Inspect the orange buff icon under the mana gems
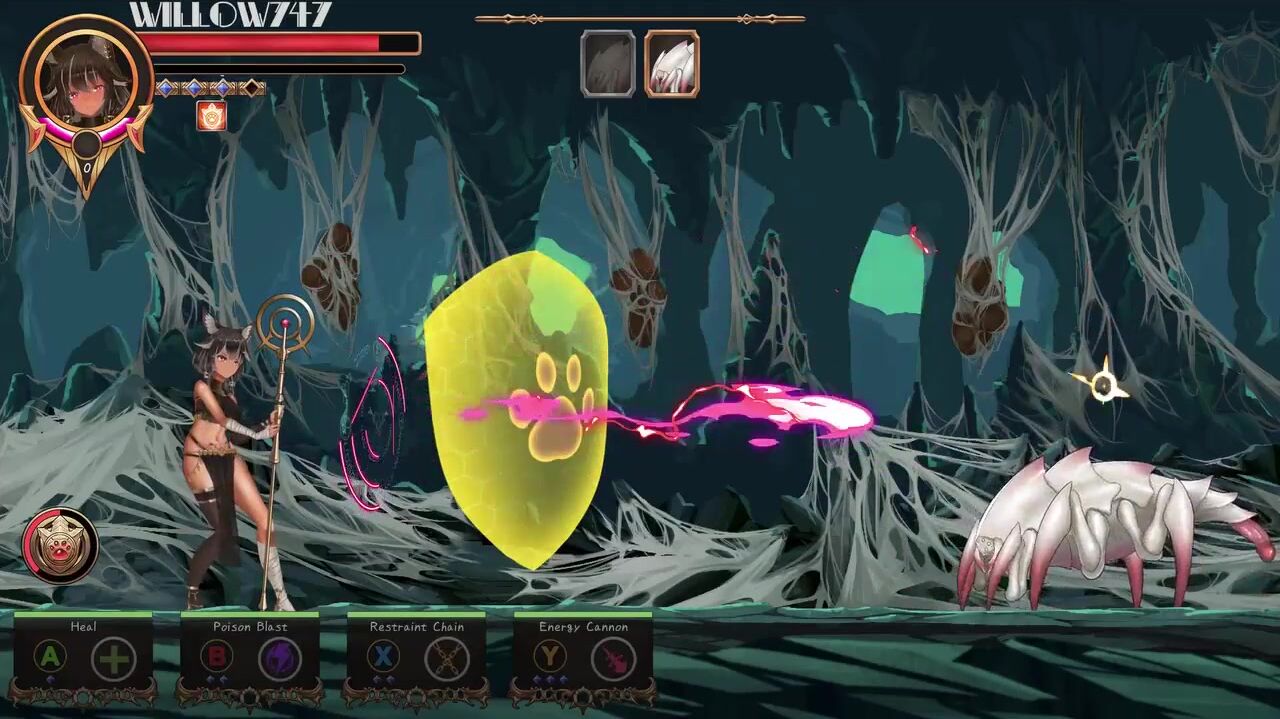Viewport: 1280px width, 719px height. coord(211,116)
